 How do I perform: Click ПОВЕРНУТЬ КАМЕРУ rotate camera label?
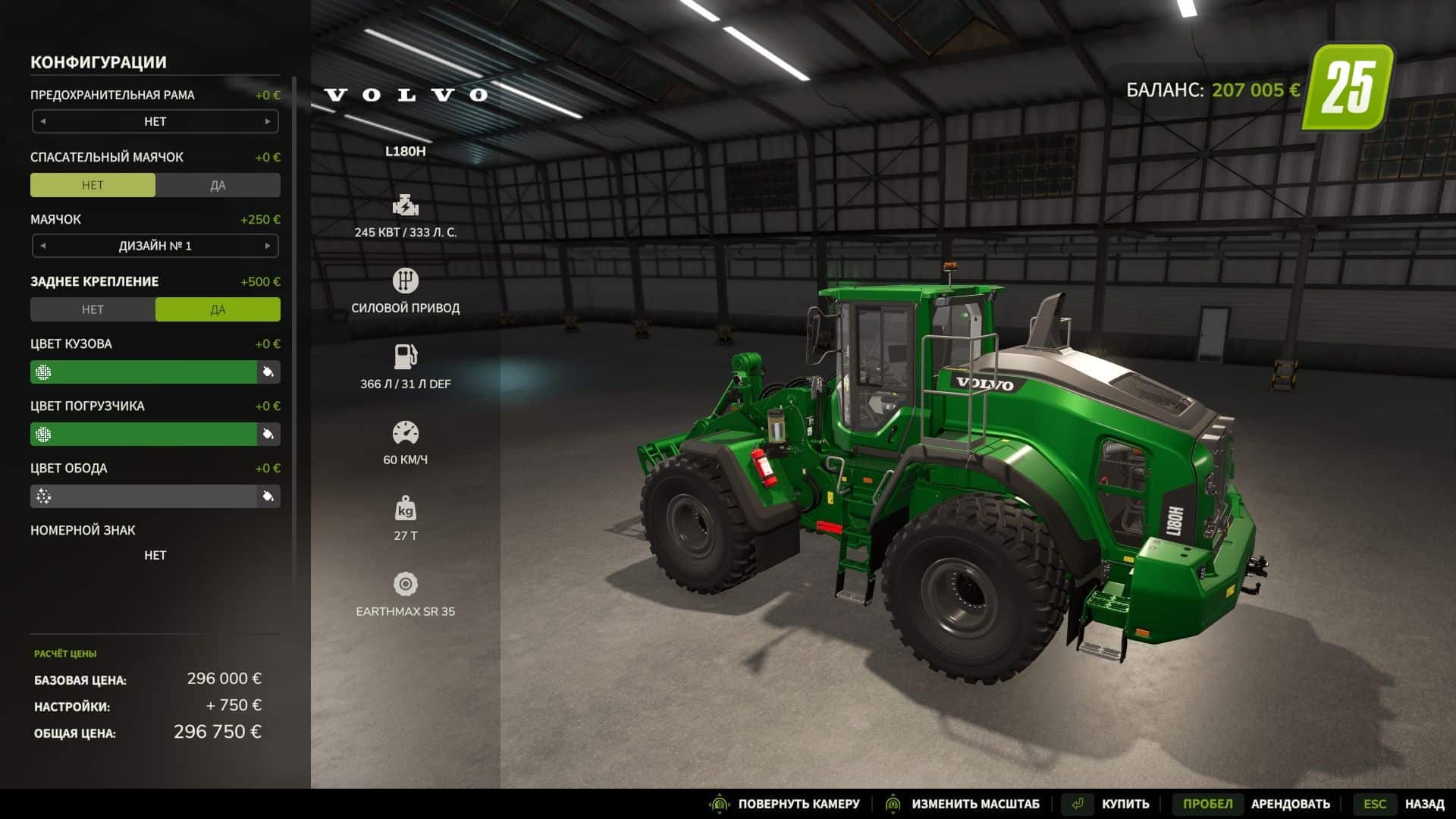pos(799,804)
